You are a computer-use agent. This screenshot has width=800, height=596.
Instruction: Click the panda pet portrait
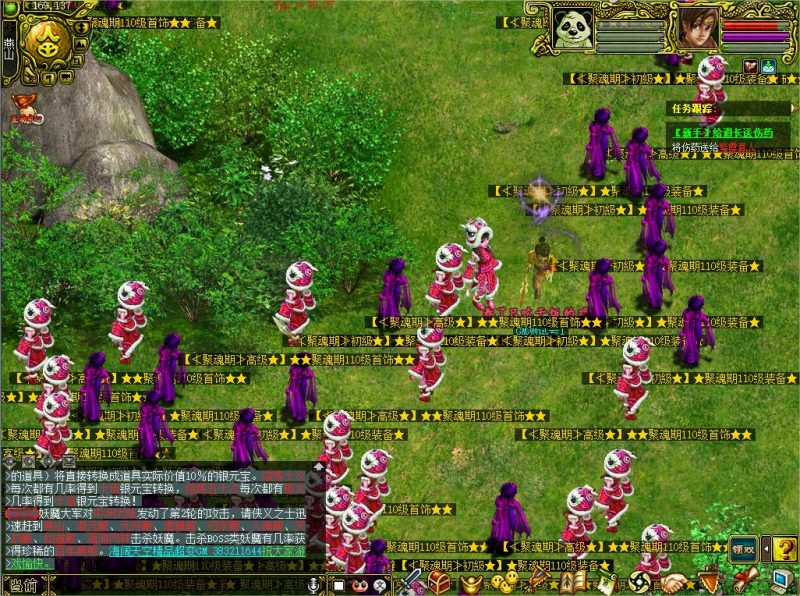573,28
